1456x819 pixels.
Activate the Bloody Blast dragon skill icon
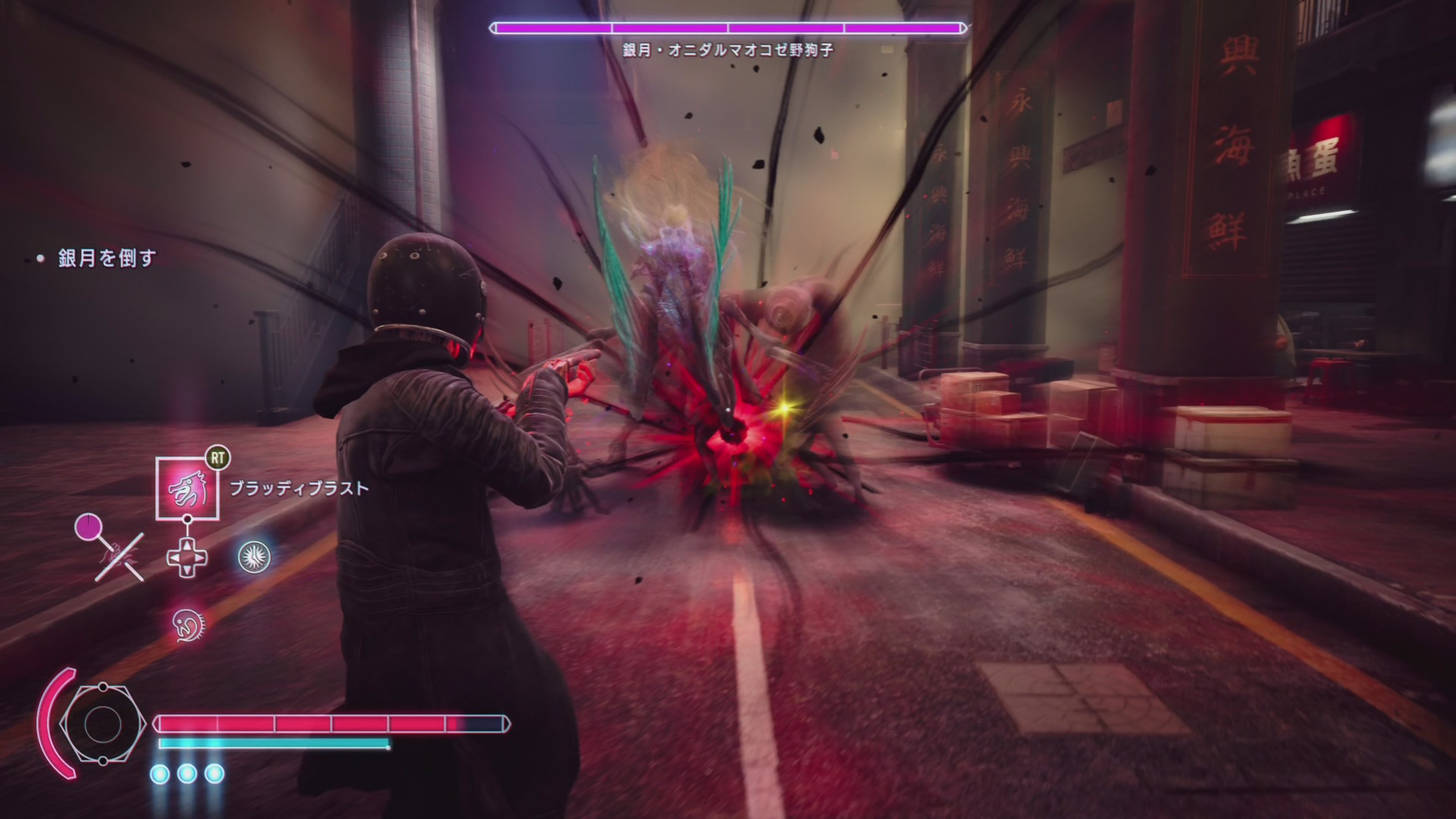tap(187, 489)
